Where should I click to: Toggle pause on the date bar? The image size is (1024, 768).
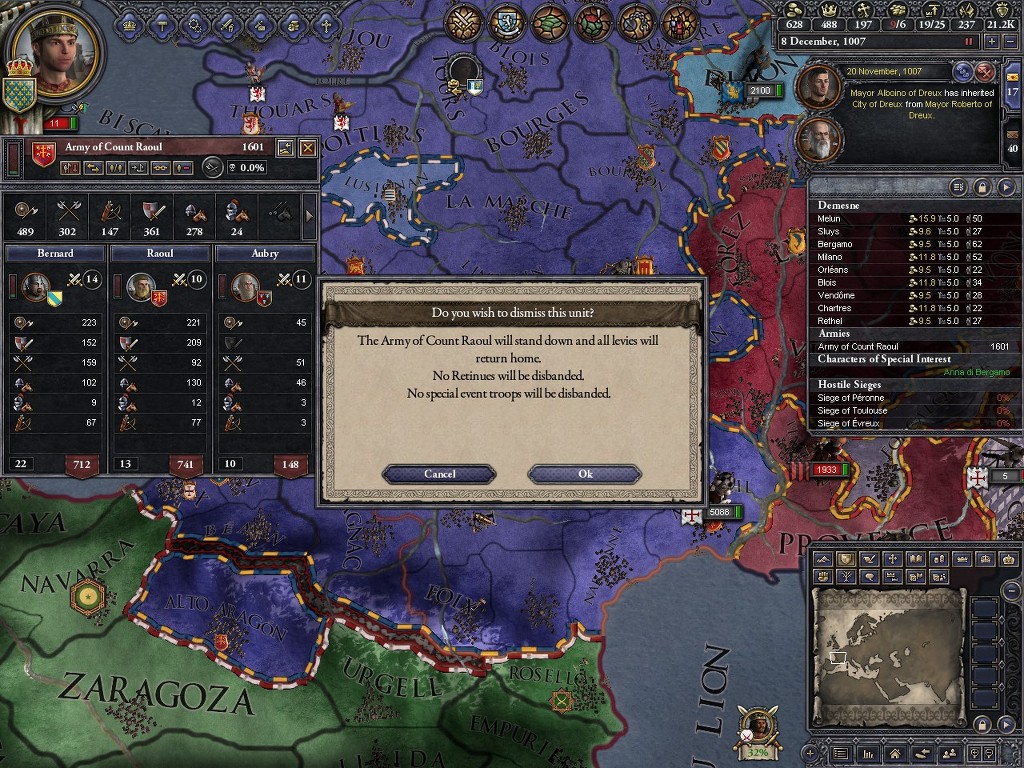(968, 42)
